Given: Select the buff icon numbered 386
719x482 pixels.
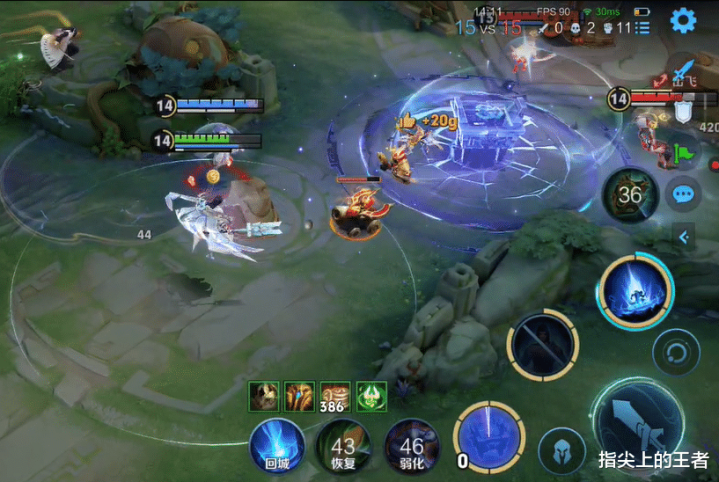Looking at the screenshot, I should click(335, 396).
